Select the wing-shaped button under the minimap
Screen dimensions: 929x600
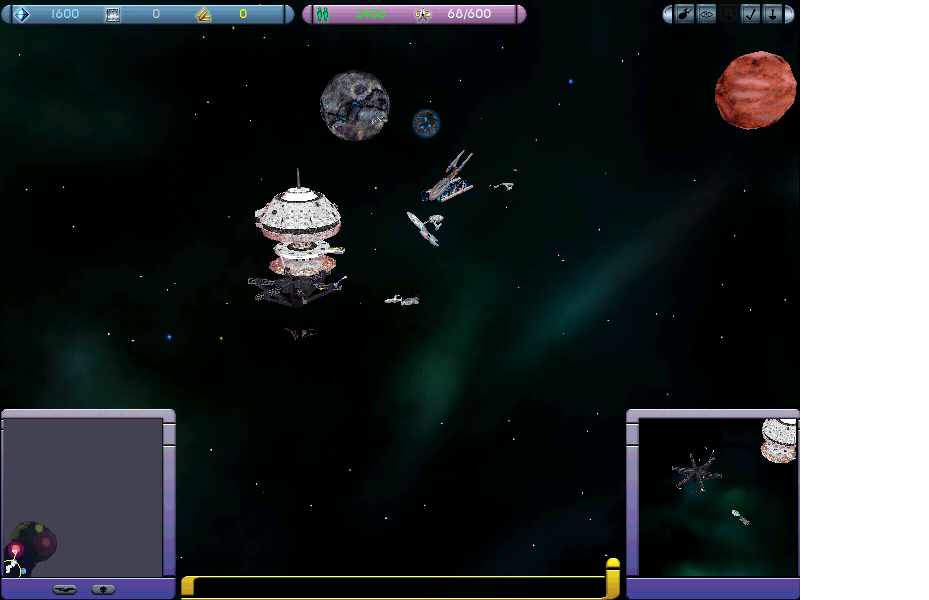[x=65, y=589]
